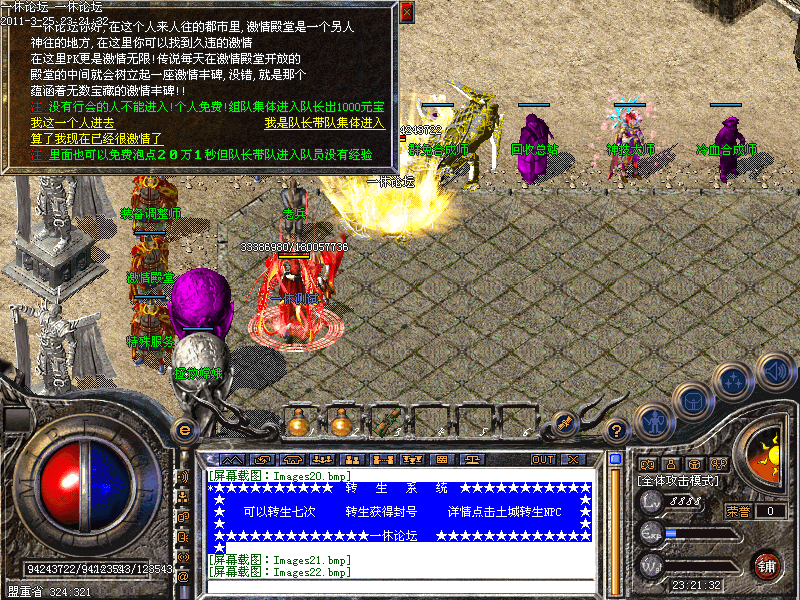Click the chat input field
The width and height of the screenshot is (800, 600).
click(400, 586)
